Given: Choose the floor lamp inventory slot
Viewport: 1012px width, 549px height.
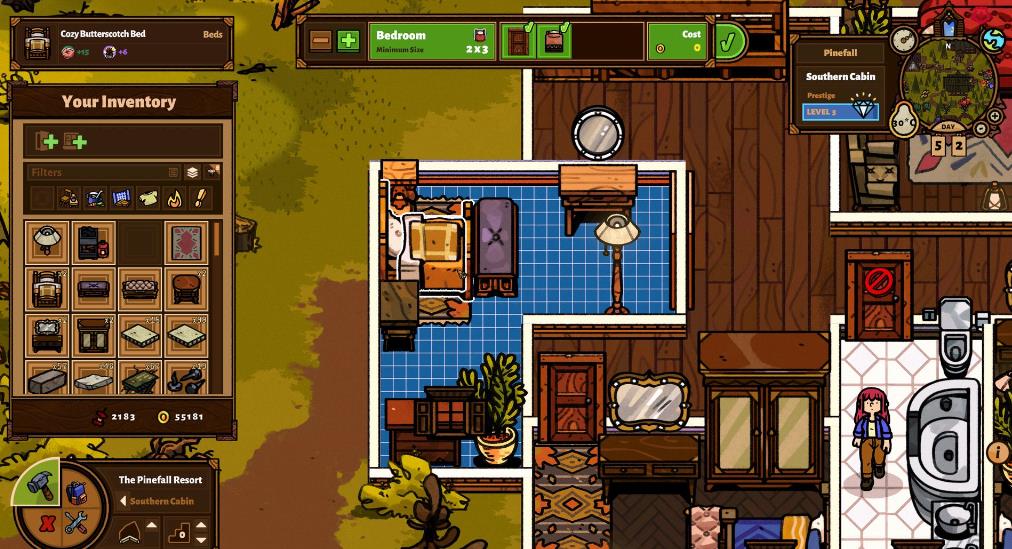Looking at the screenshot, I should click(46, 241).
